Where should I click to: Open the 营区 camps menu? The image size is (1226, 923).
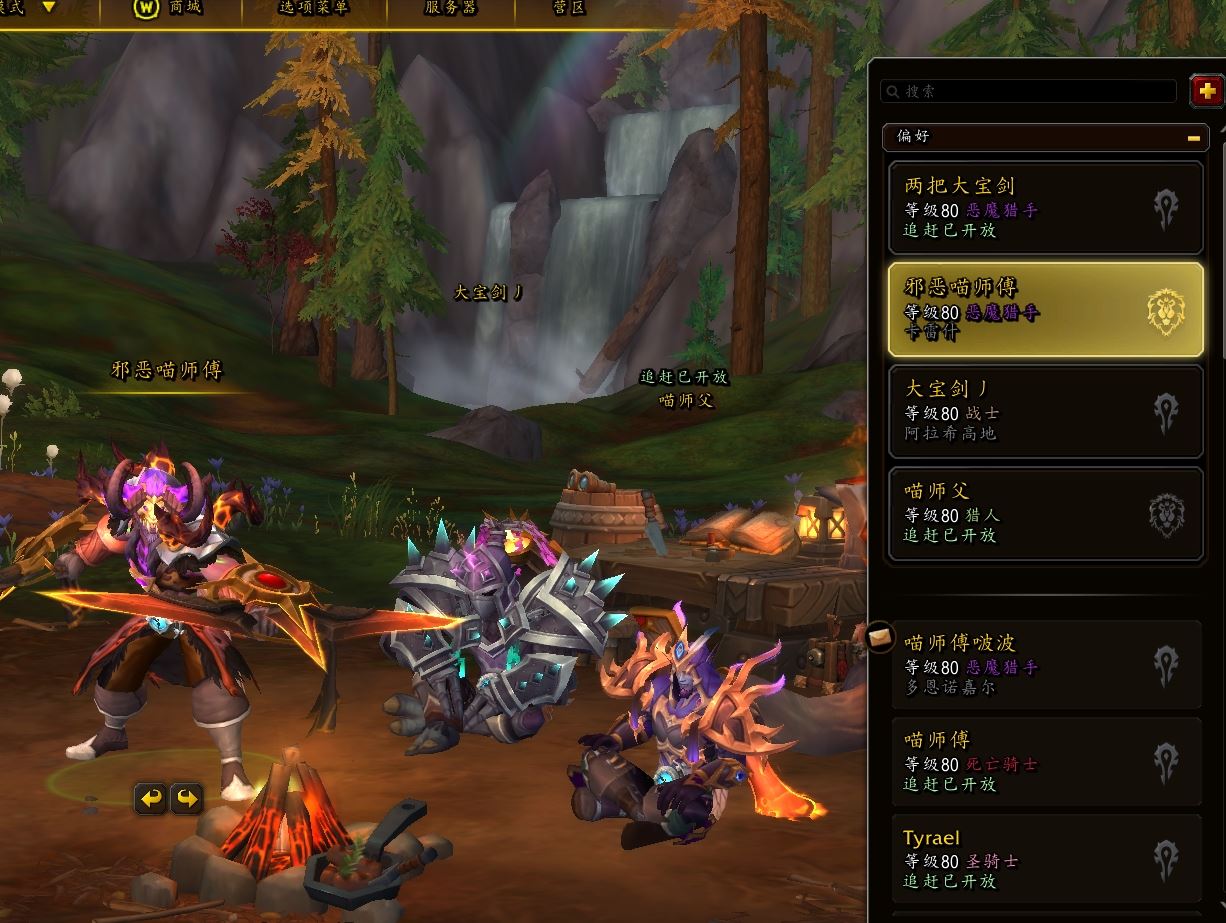pyautogui.click(x=569, y=8)
